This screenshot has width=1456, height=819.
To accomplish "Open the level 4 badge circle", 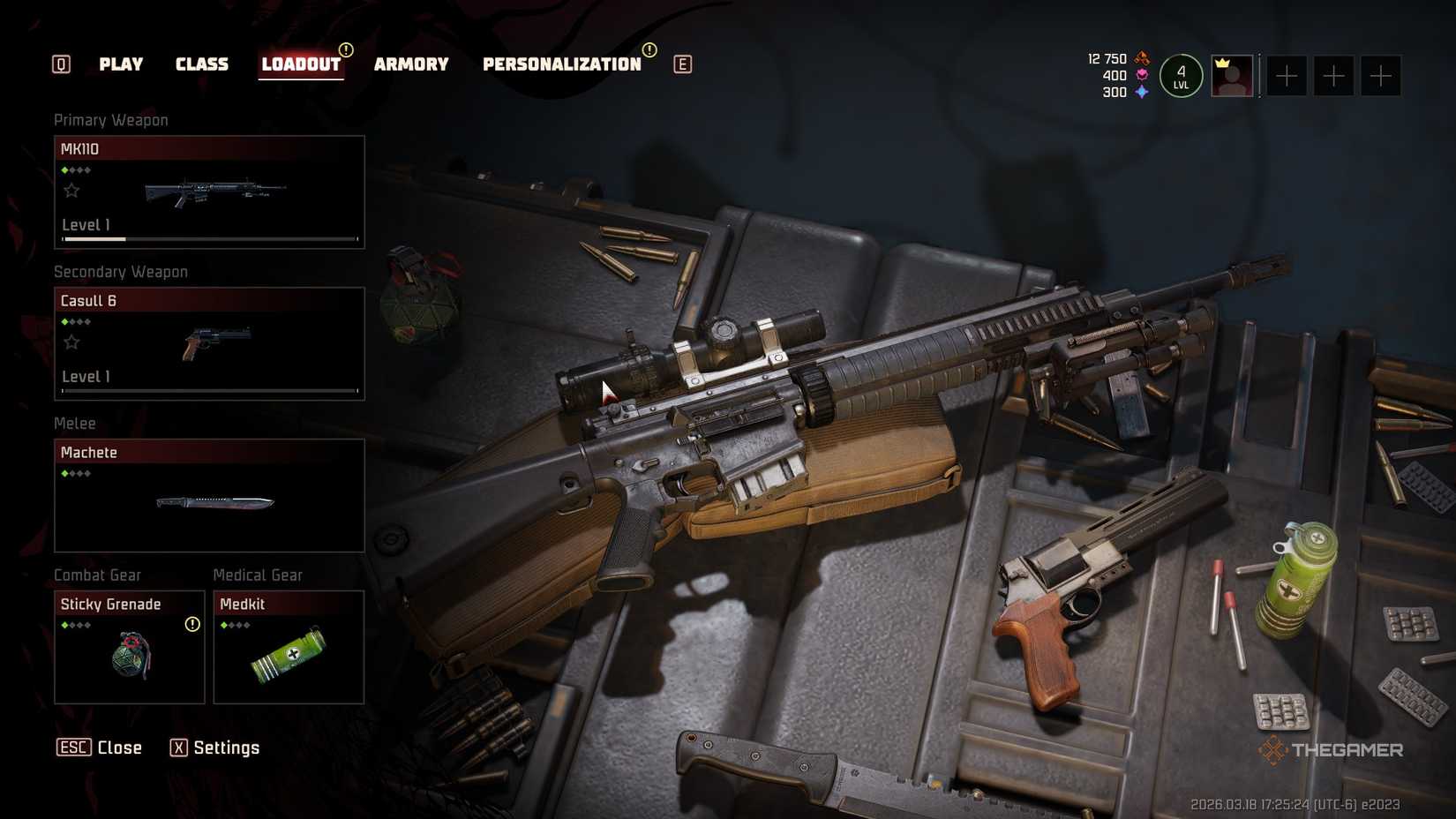I will pyautogui.click(x=1181, y=76).
